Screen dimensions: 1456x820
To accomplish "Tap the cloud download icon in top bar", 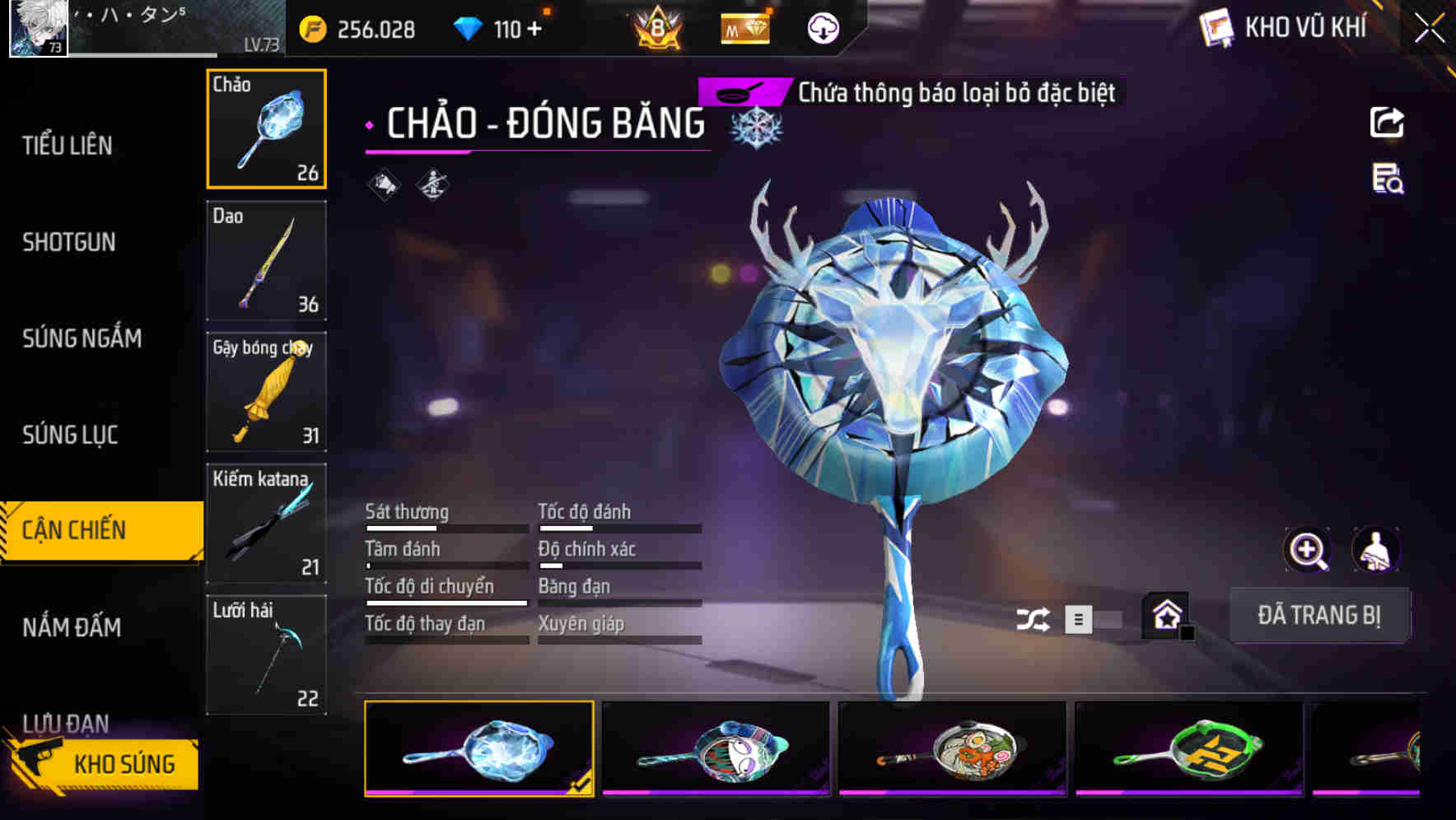I will (x=822, y=28).
